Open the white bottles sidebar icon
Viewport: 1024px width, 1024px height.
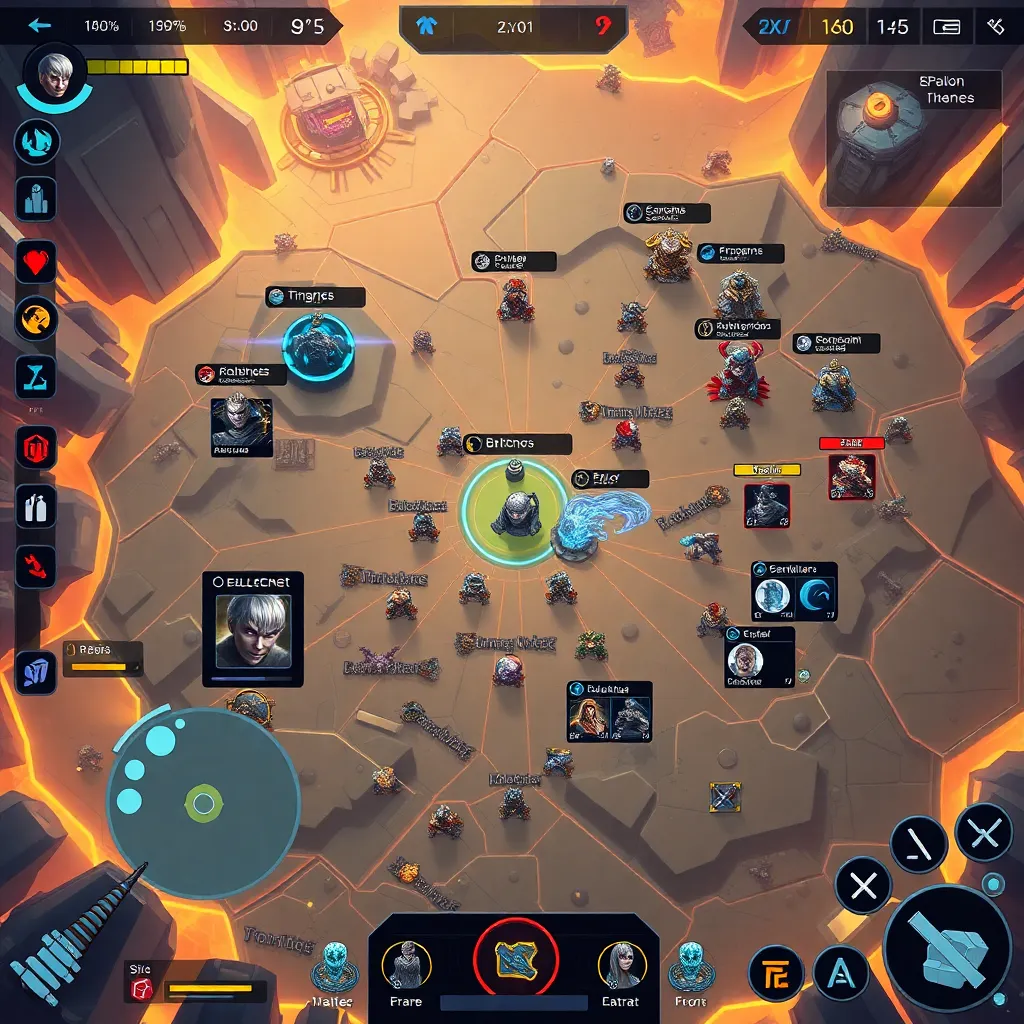(37, 506)
